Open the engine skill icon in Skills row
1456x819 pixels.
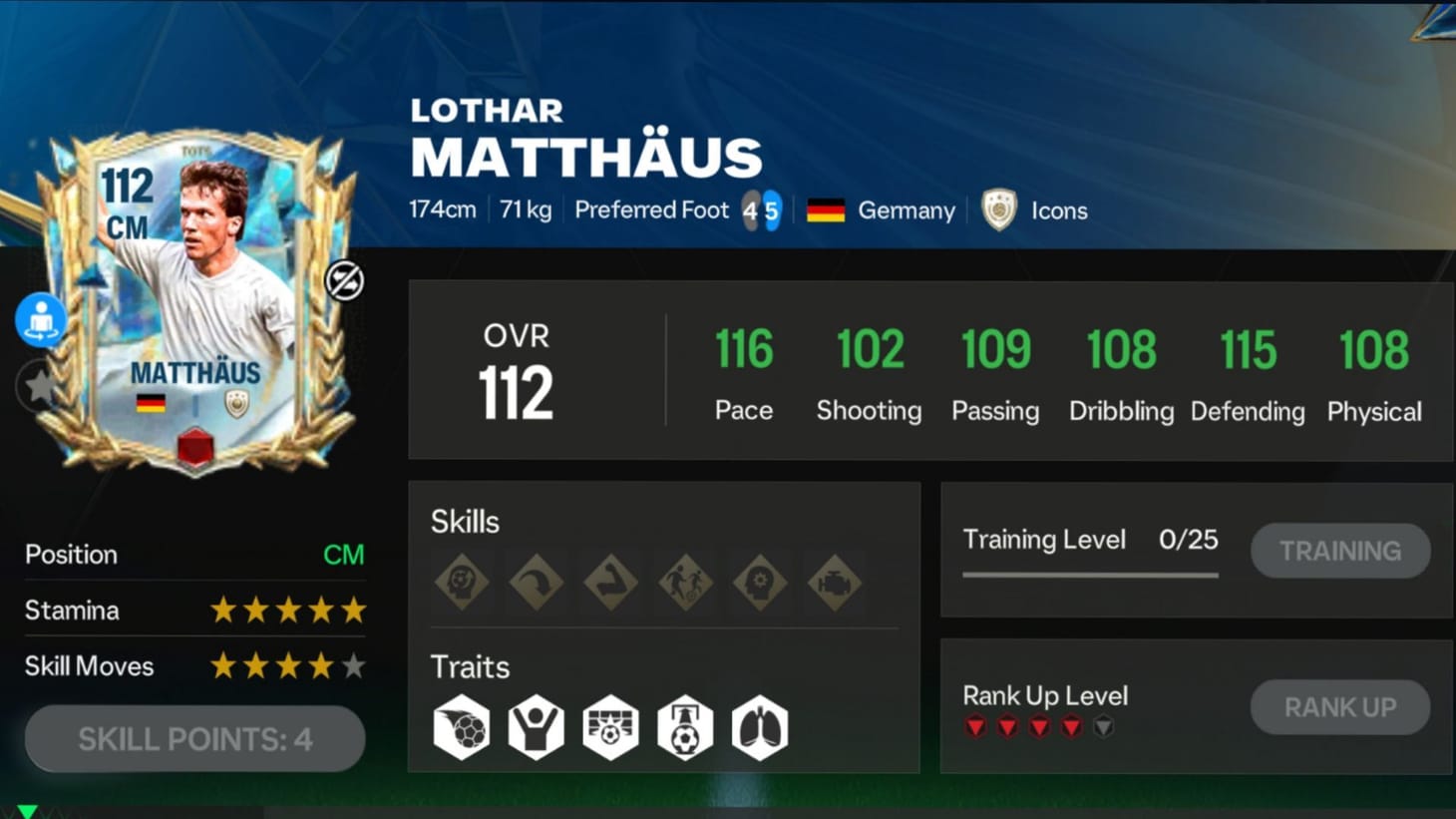tap(835, 582)
